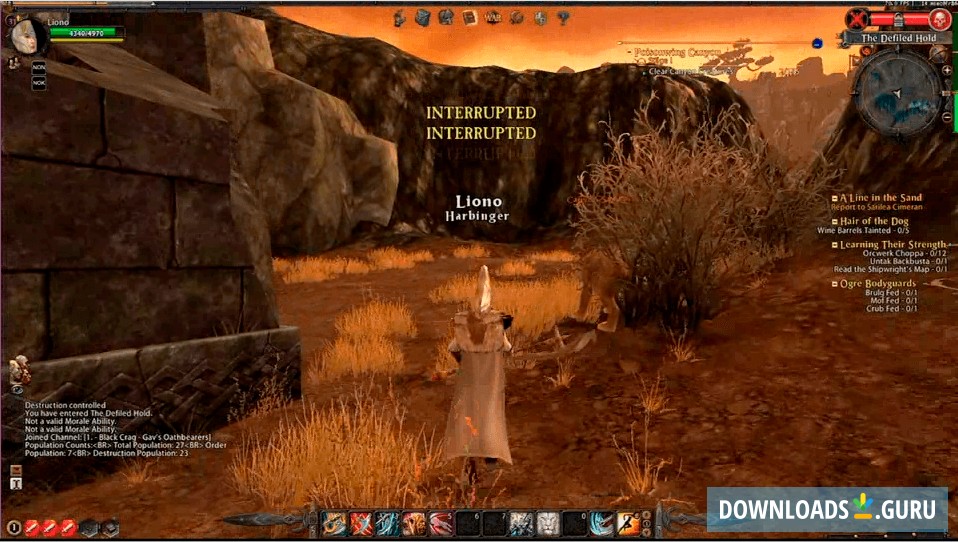Click the question mark help icon
Screen dimensions: 958x542
tap(564, 17)
